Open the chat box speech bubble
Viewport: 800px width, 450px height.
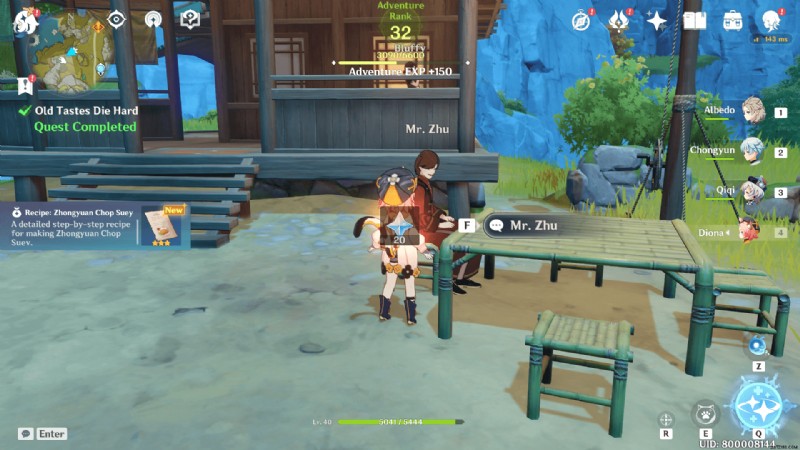(25, 434)
